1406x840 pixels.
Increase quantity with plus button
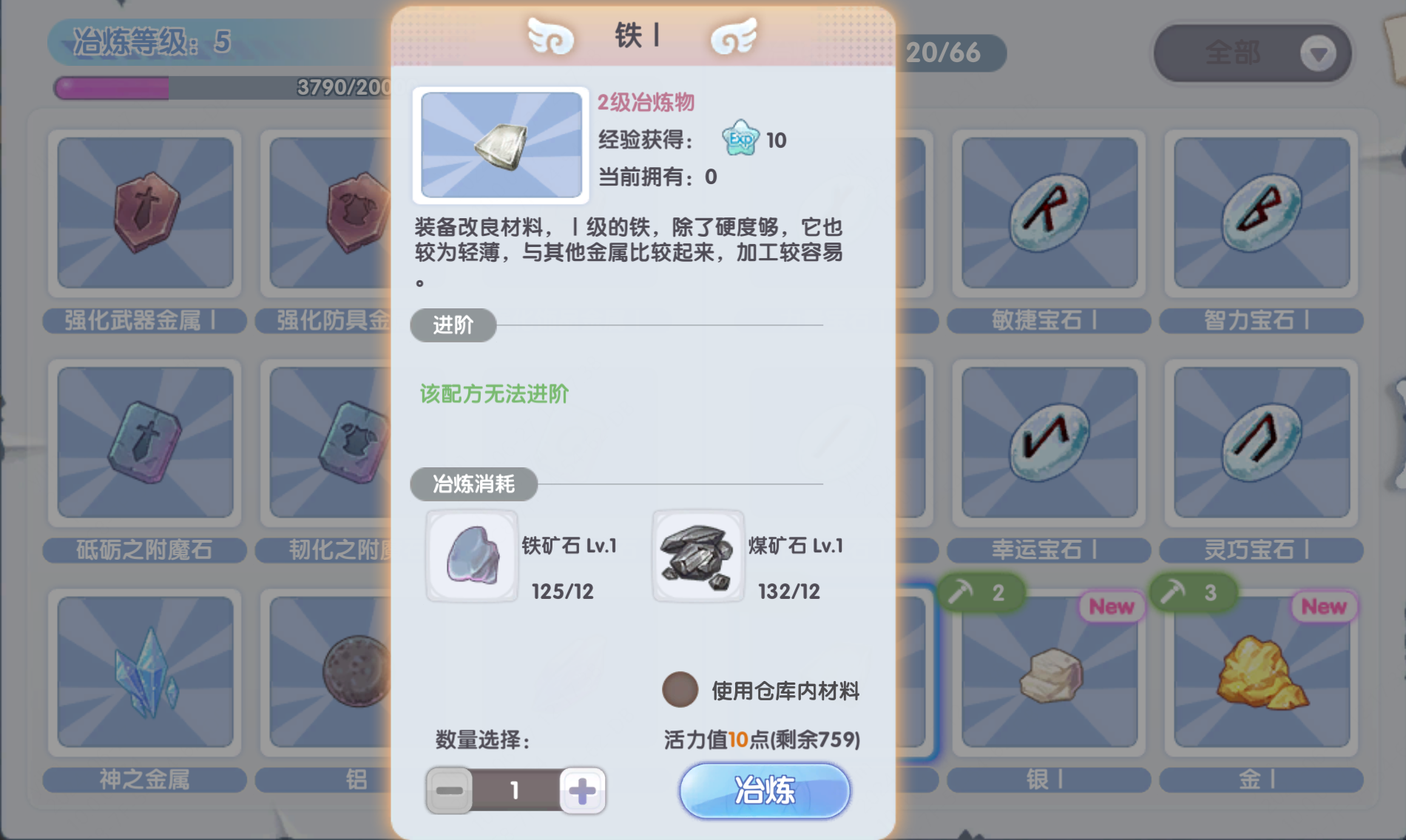pos(582,790)
